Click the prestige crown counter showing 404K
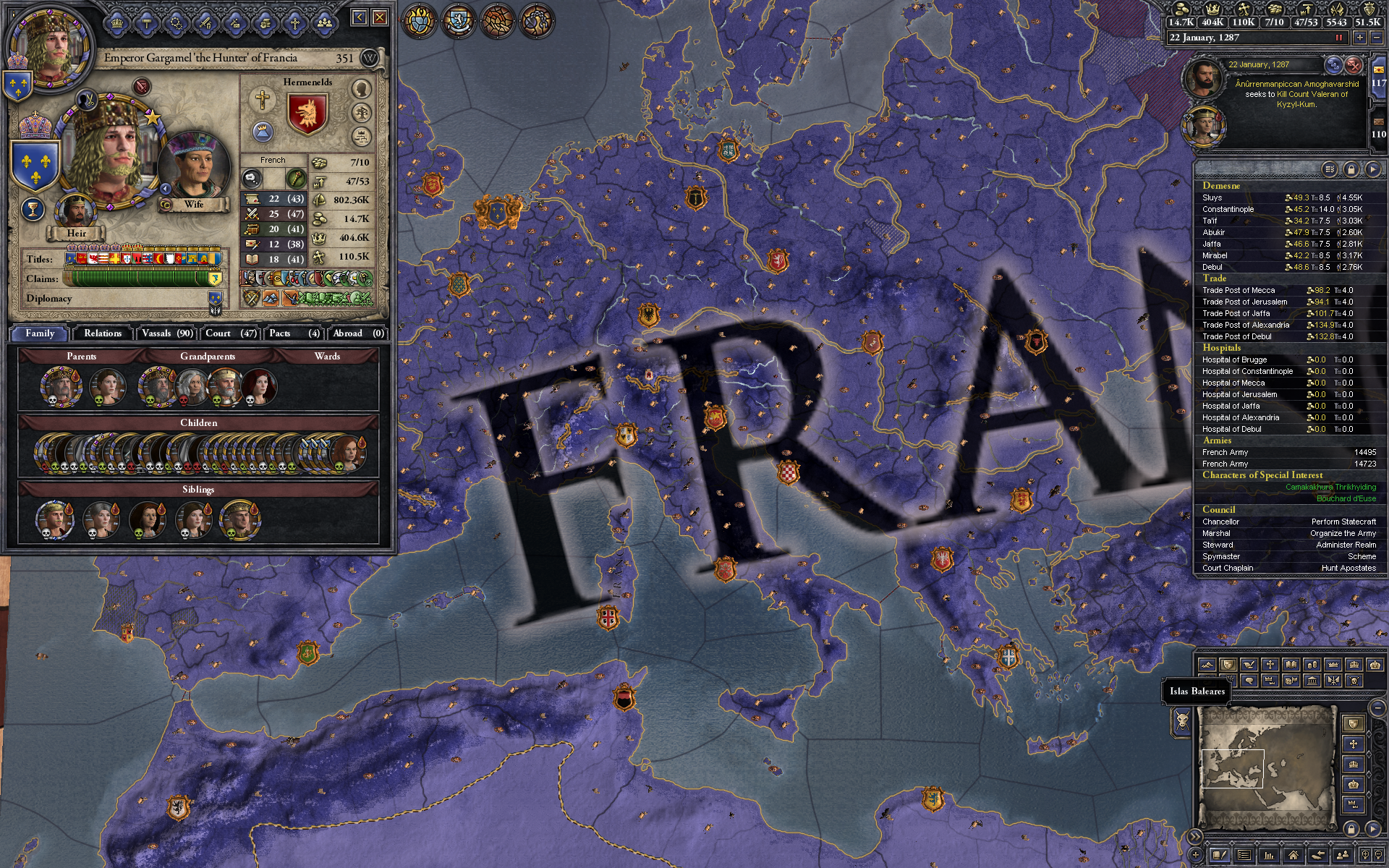 (1212, 22)
